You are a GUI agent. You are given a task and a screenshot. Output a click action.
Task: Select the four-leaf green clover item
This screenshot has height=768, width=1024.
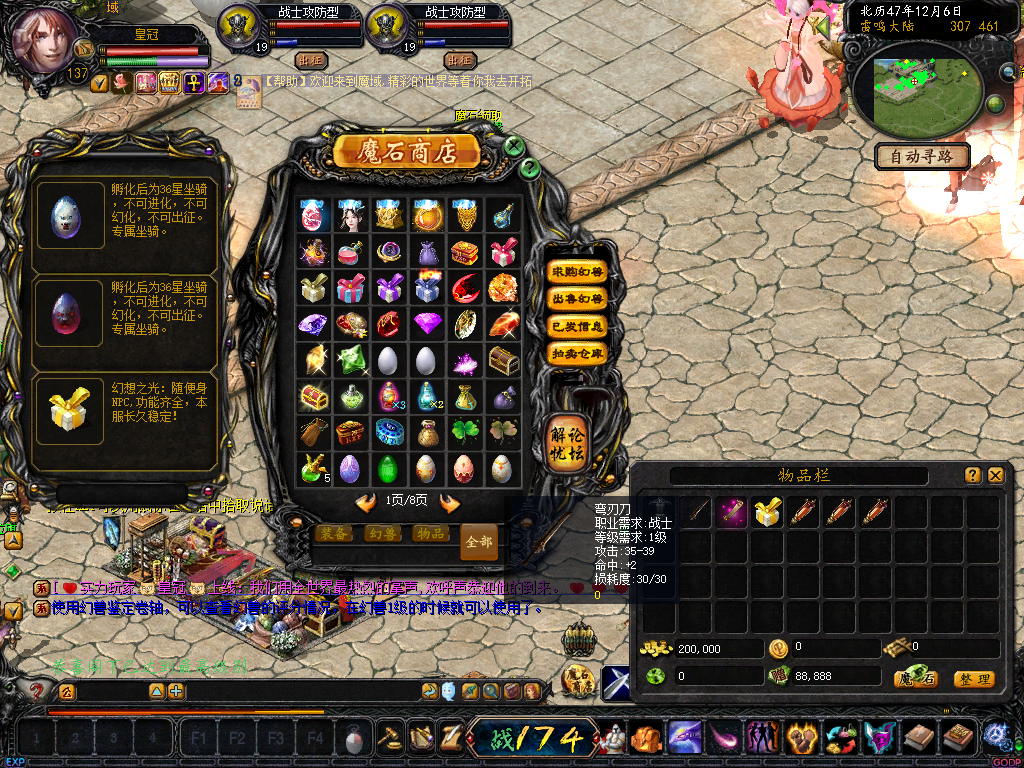tap(465, 433)
